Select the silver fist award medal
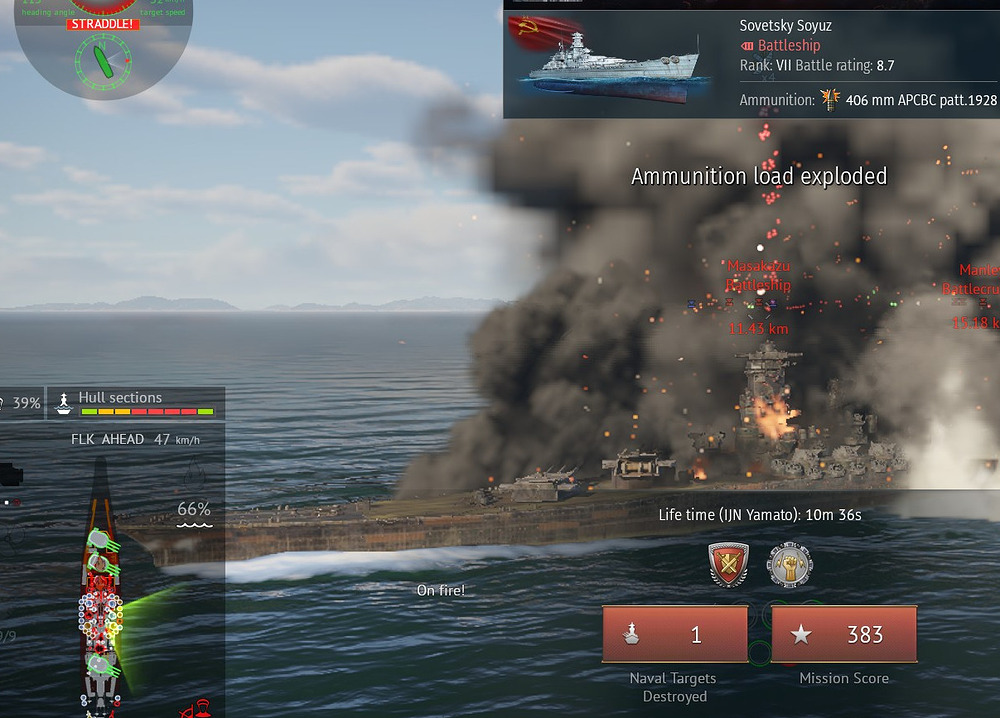The image size is (1000, 718). [789, 565]
